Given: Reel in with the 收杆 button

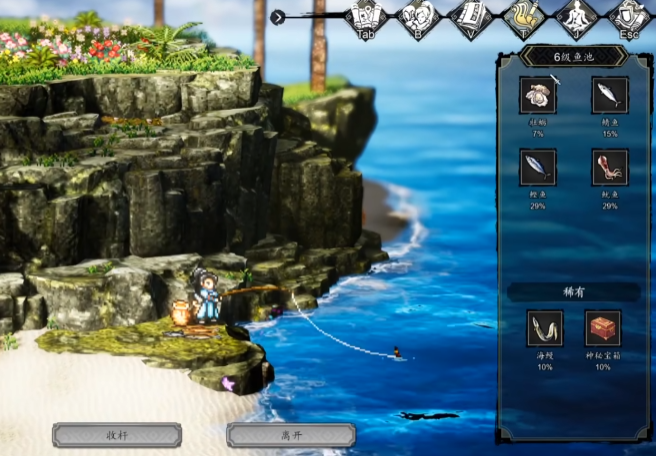Looking at the screenshot, I should (117, 435).
